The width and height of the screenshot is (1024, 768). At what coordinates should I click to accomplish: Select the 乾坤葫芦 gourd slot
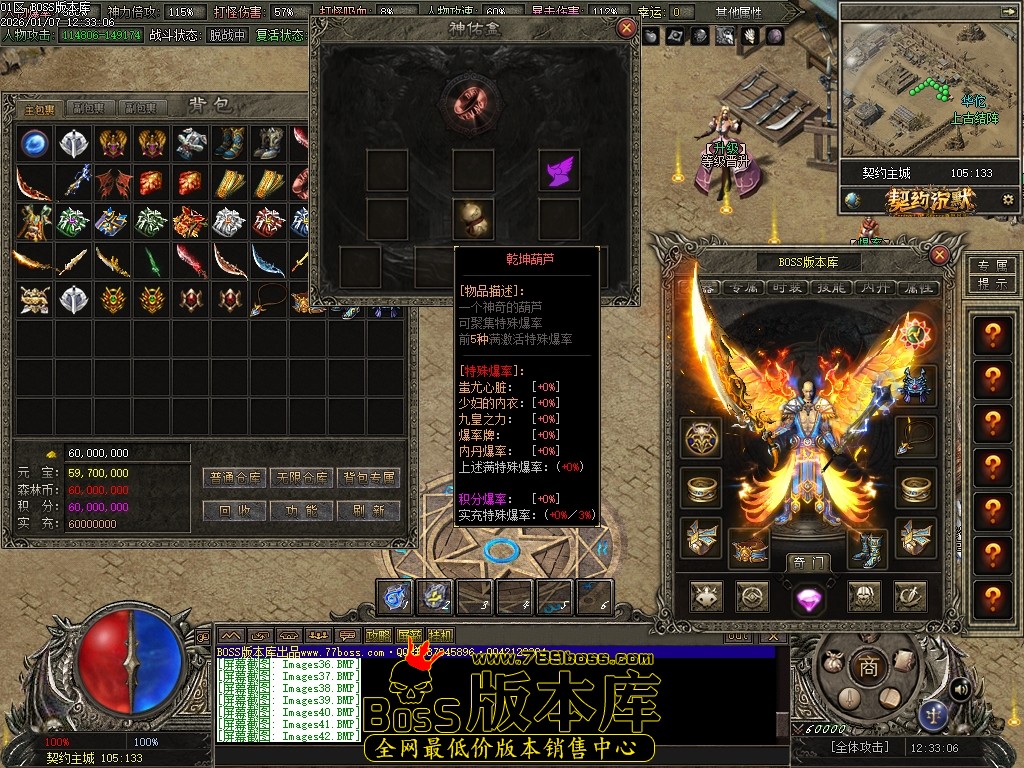pos(472,216)
